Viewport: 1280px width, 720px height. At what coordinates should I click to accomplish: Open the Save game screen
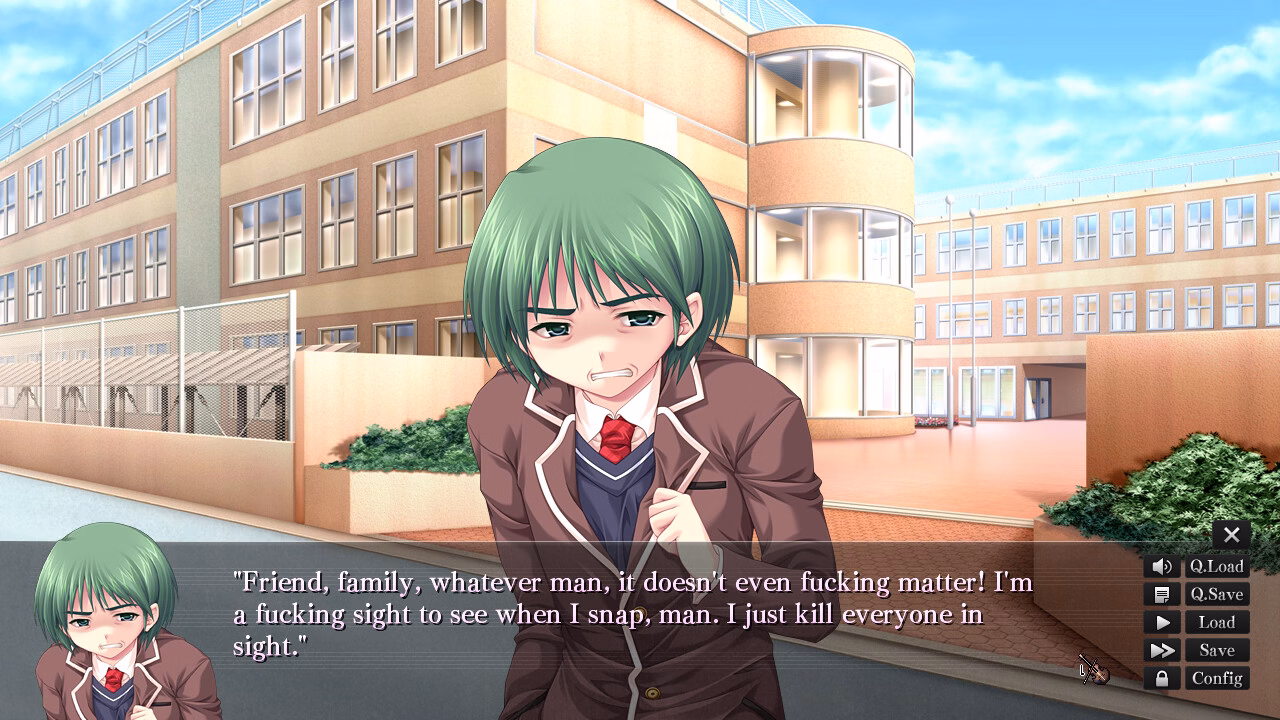click(1216, 650)
